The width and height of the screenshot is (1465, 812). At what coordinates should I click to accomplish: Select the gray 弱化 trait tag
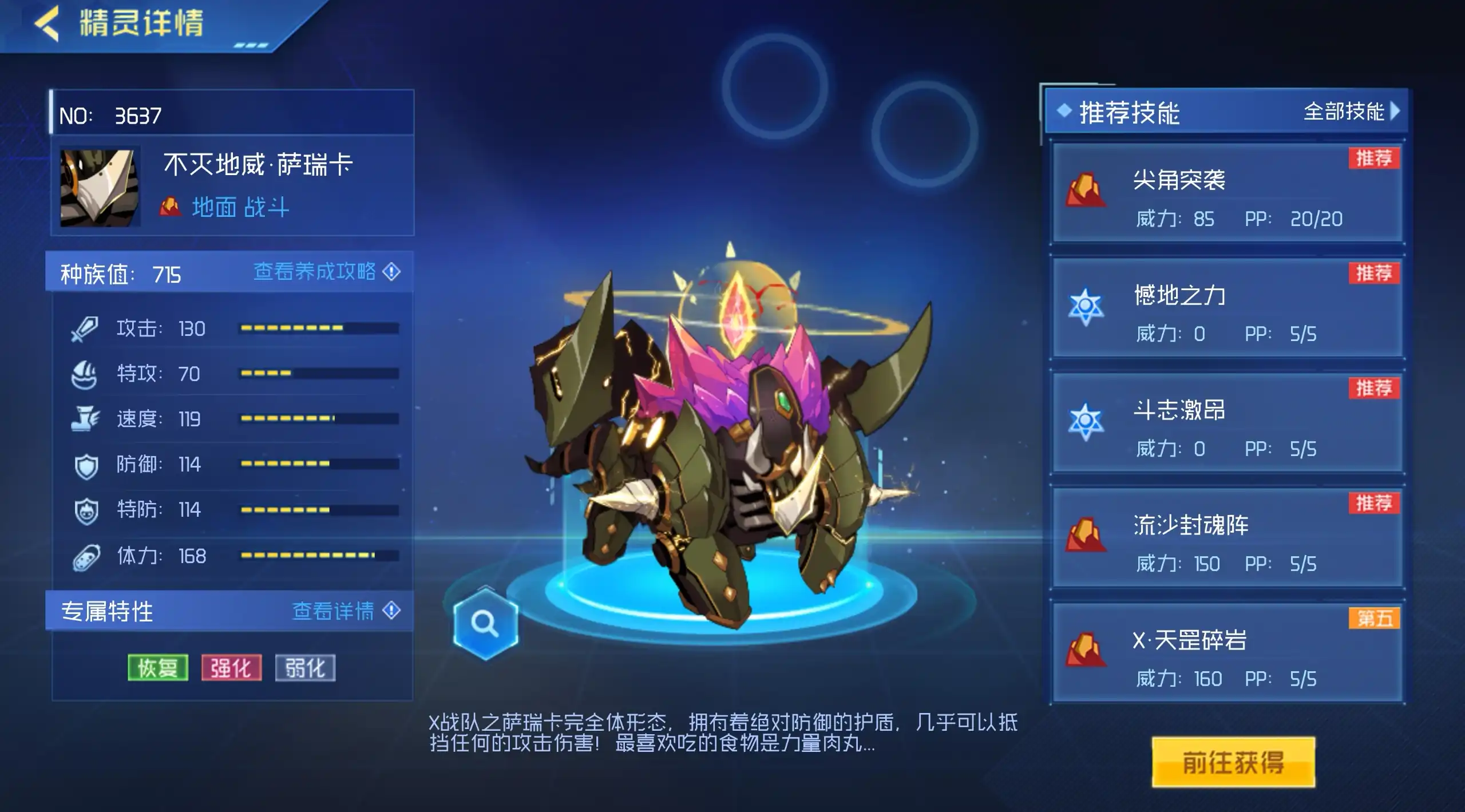point(305,668)
